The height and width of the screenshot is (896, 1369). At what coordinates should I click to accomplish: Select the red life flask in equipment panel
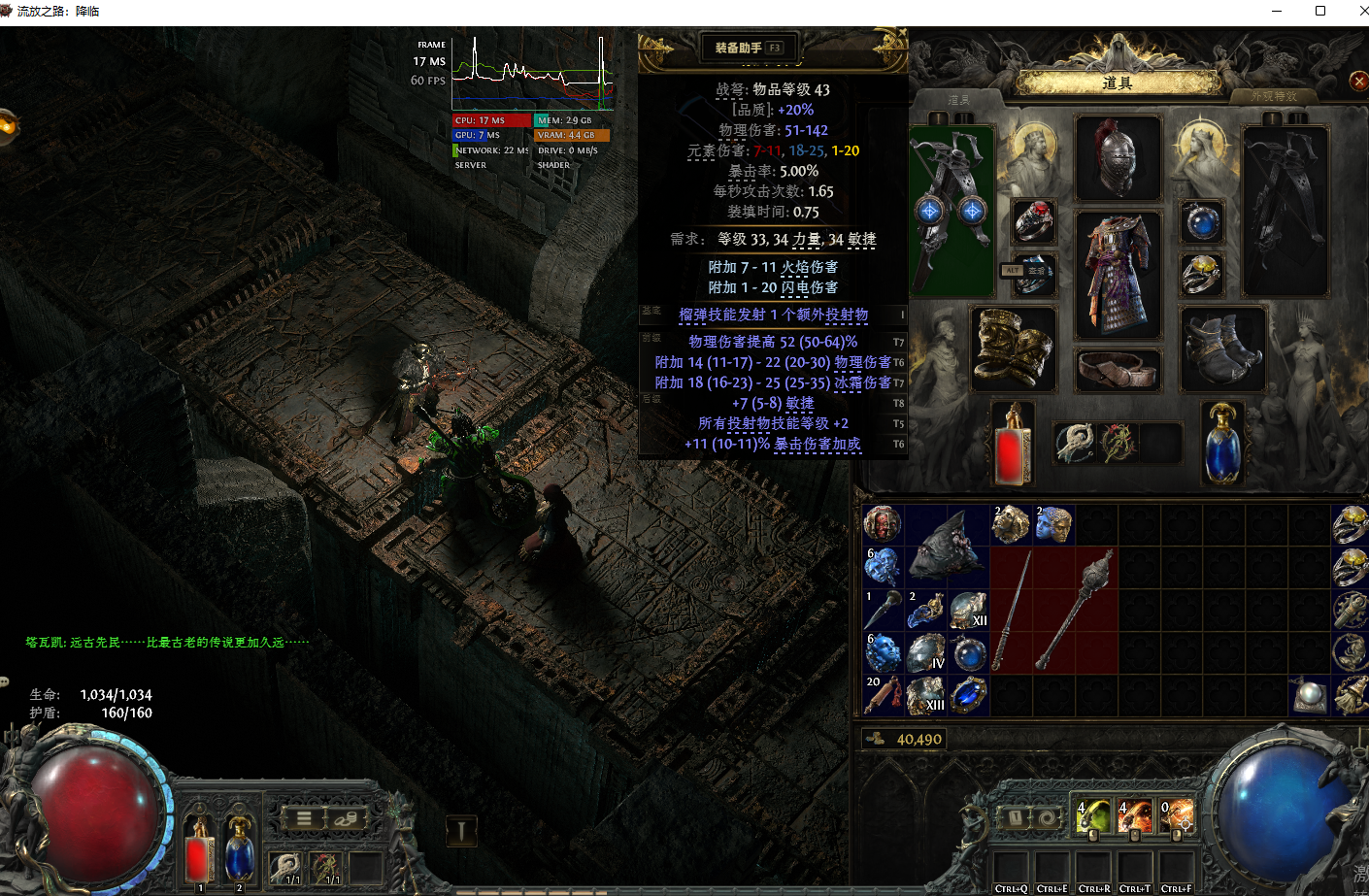click(x=1013, y=444)
